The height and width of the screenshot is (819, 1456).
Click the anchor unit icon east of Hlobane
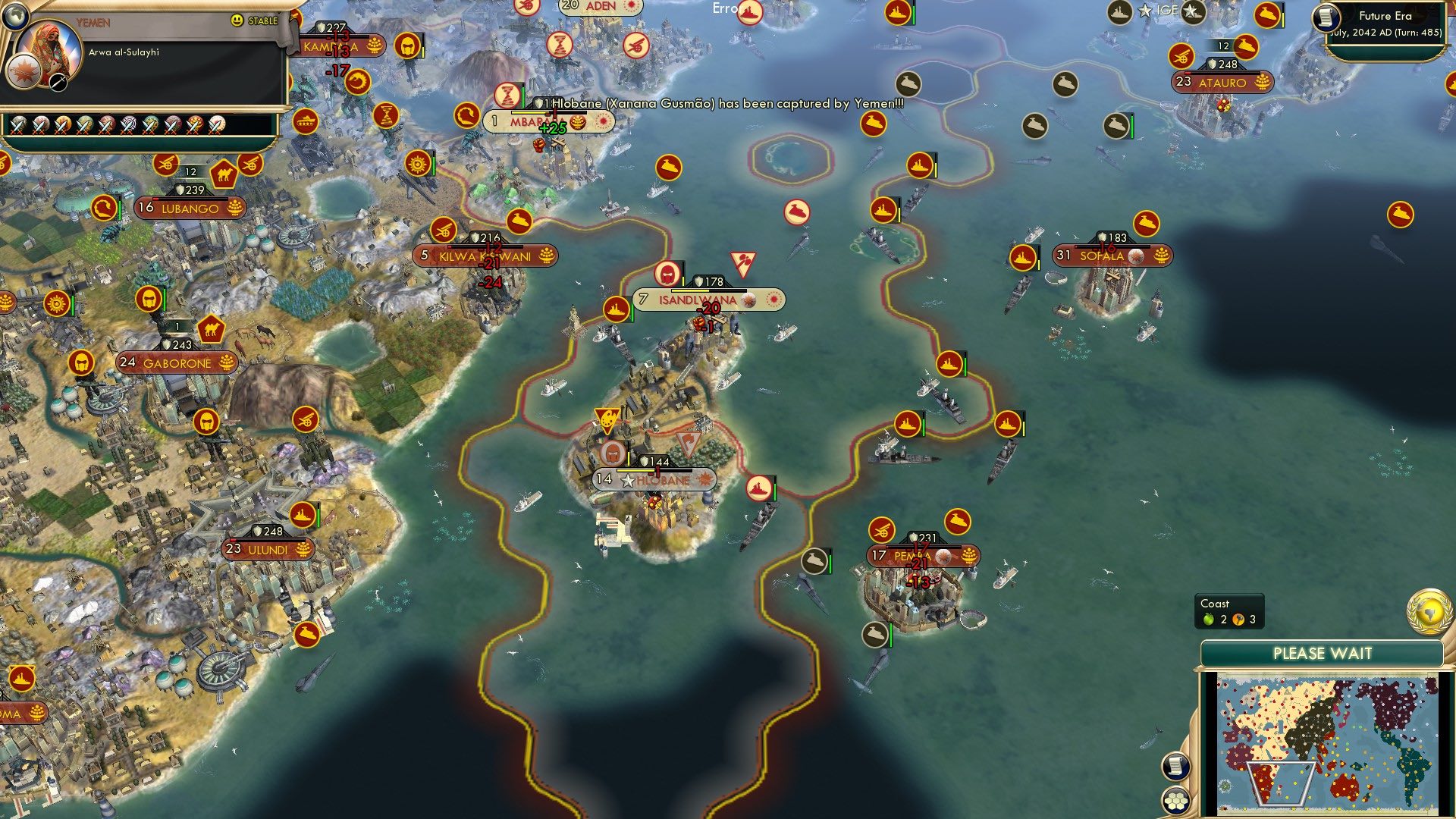pyautogui.click(x=758, y=488)
